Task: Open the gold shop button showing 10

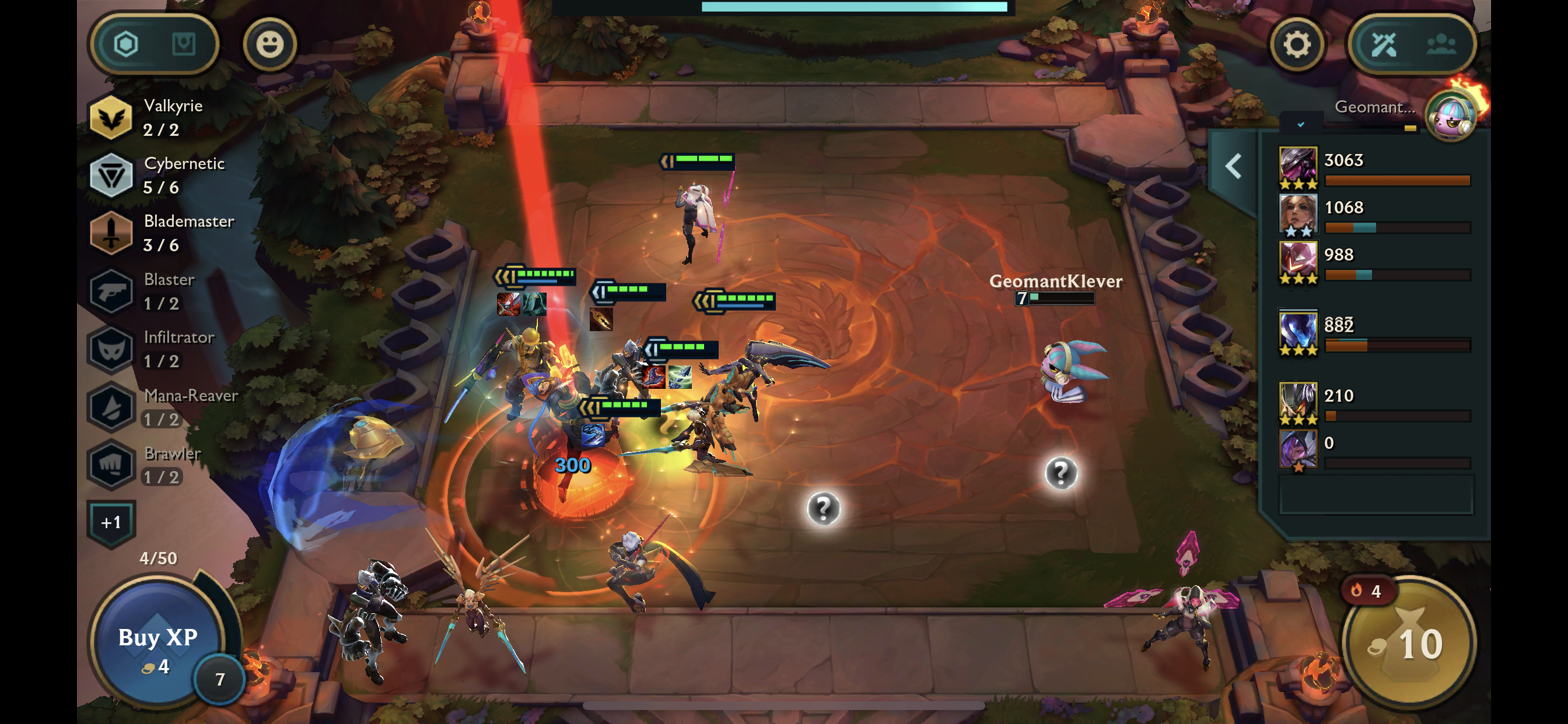Action: pyautogui.click(x=1408, y=644)
